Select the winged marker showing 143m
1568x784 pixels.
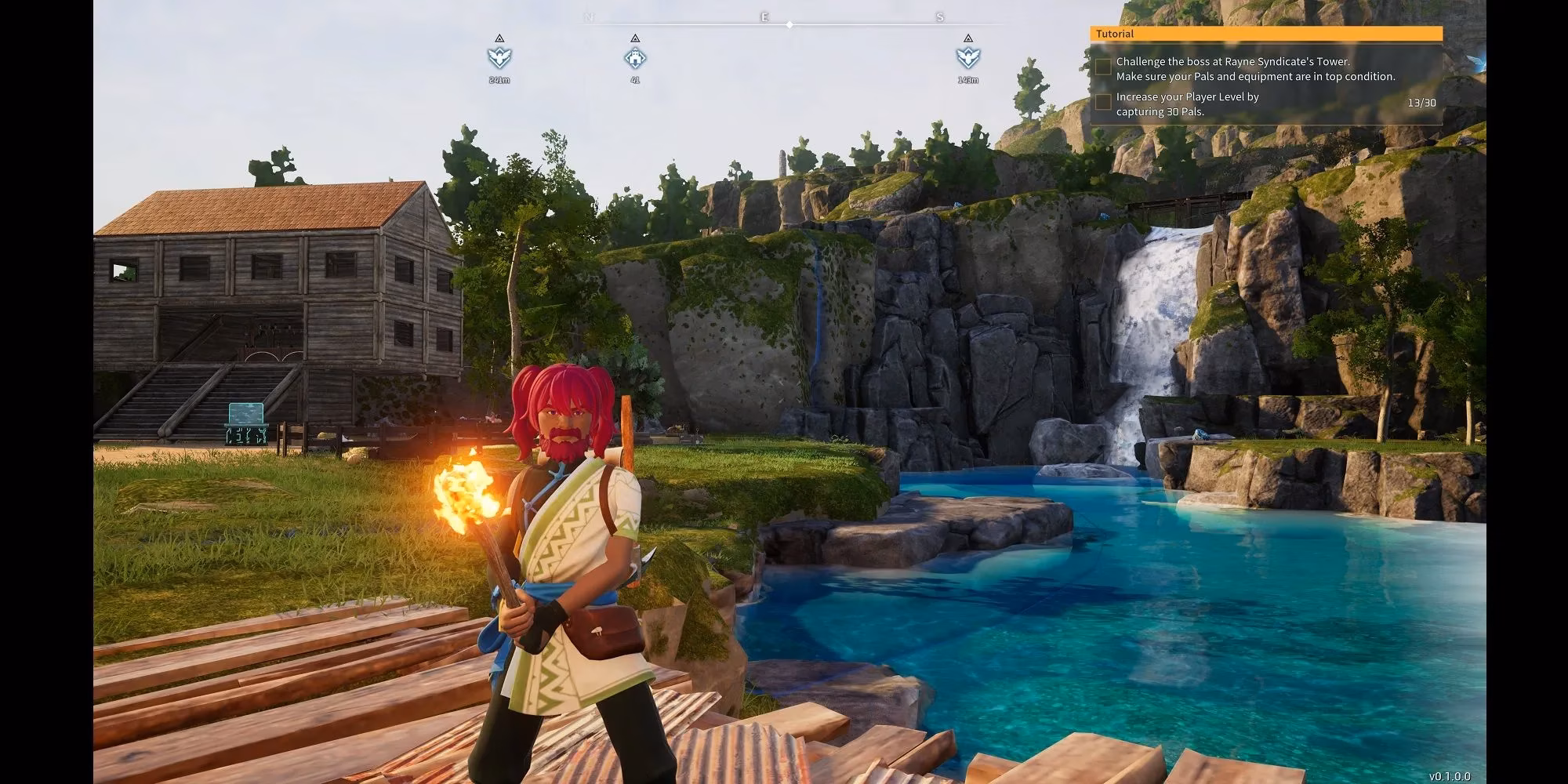[x=968, y=57]
